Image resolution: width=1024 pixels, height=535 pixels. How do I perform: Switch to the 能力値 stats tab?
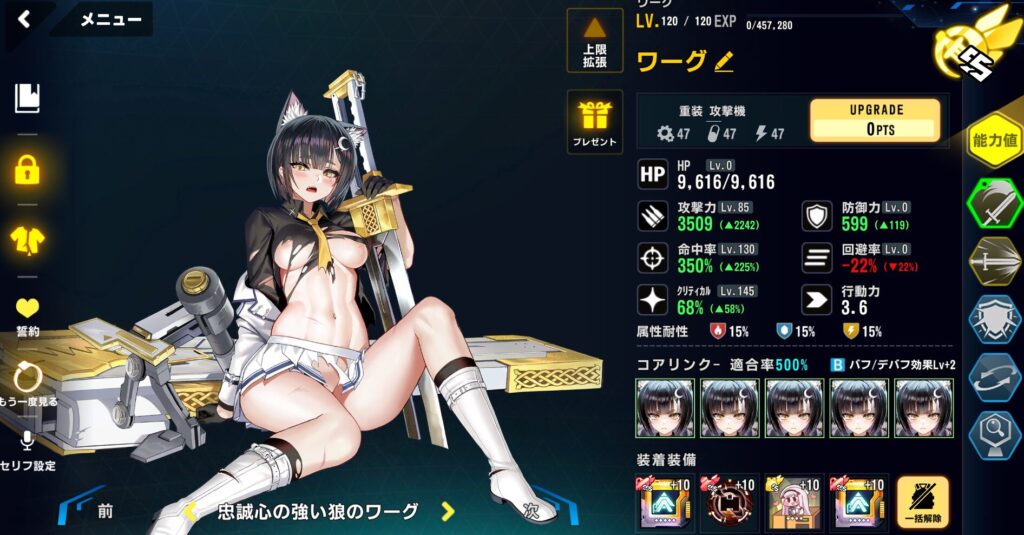click(995, 140)
